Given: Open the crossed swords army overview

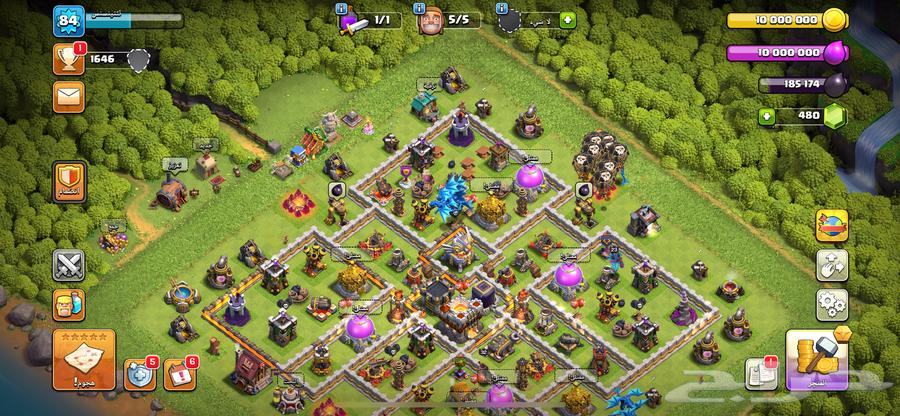Looking at the screenshot, I should (x=69, y=265).
